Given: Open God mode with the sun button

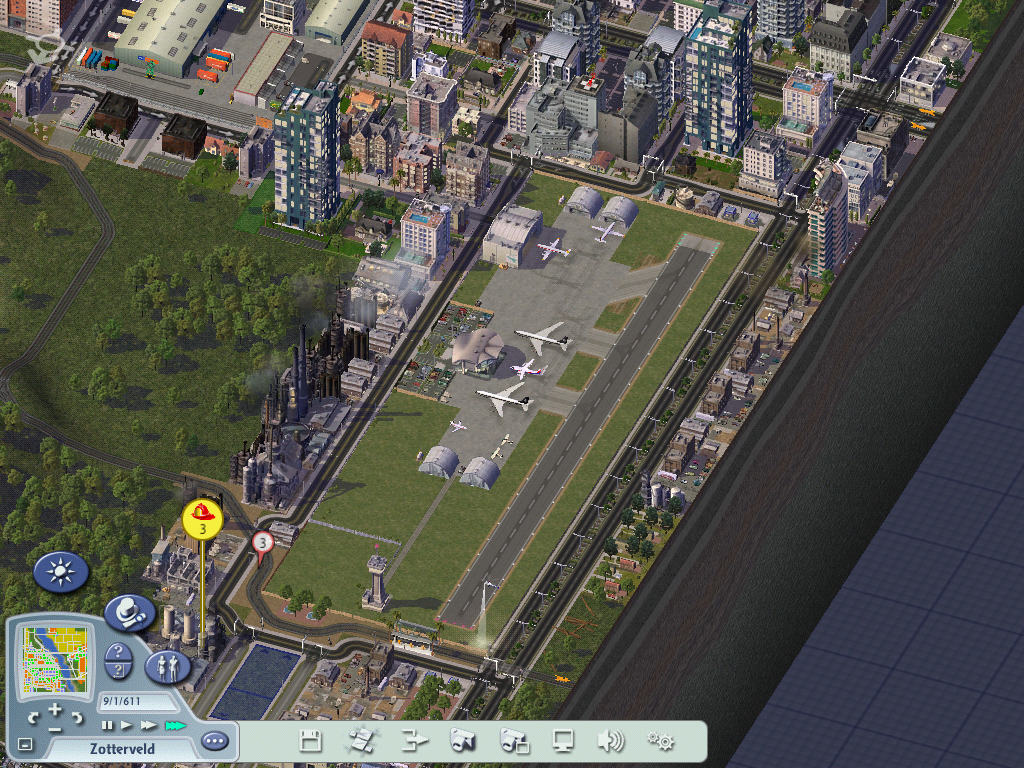Looking at the screenshot, I should click(61, 572).
